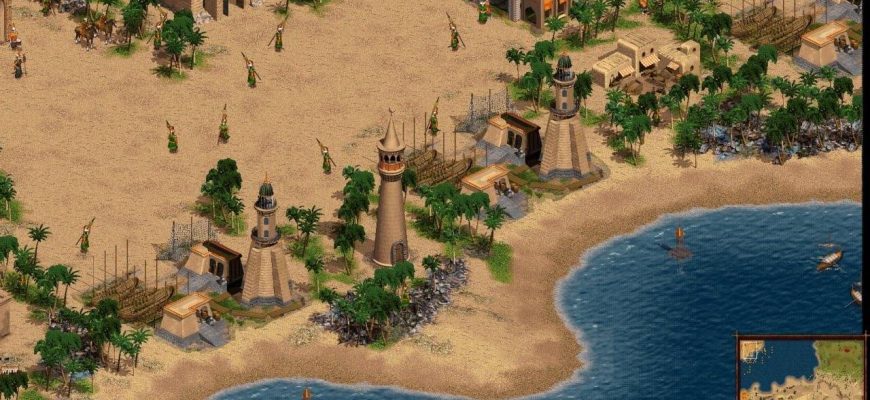Viewport: 870px width, 400px height.
Task: Click the minimap in the corner
Action: tap(802, 369)
